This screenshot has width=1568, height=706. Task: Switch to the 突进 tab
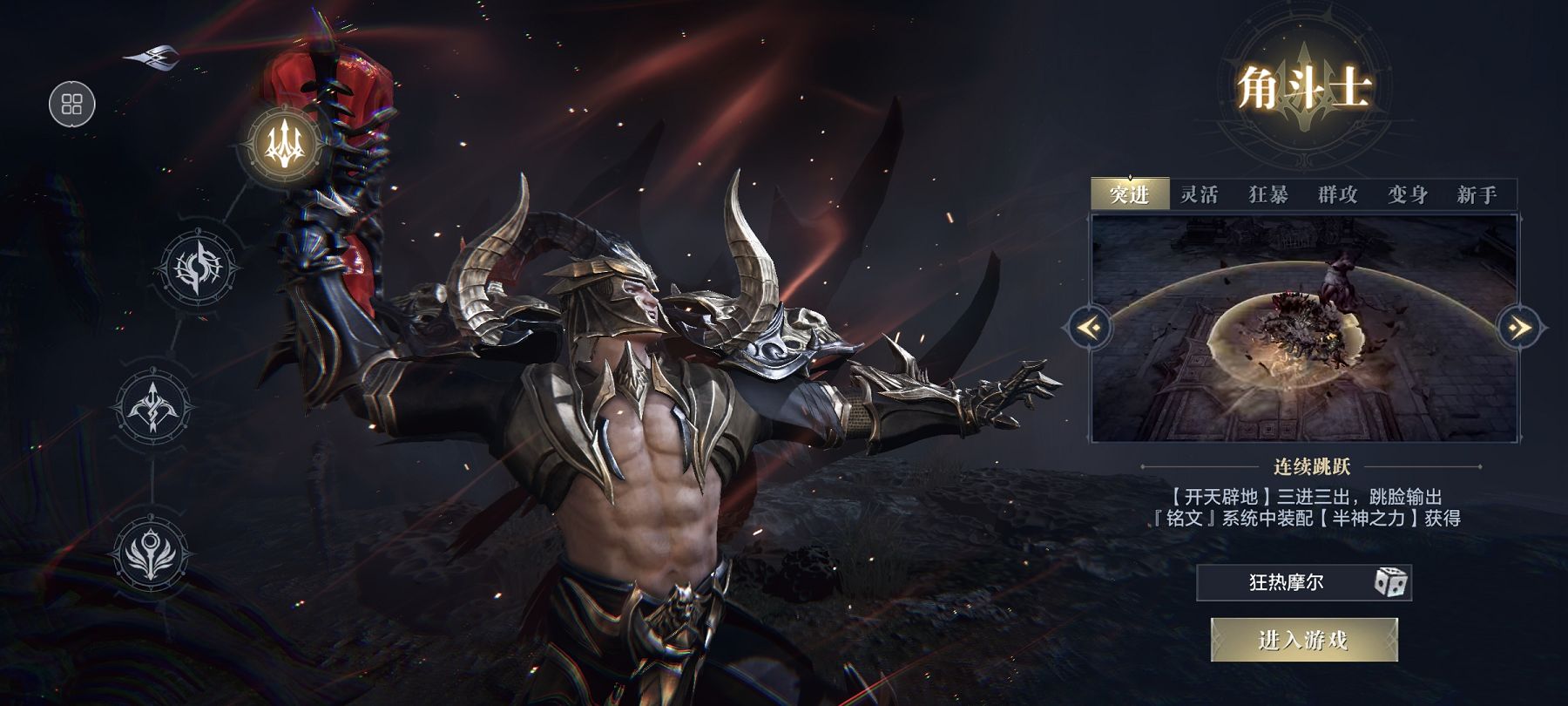pos(1130,194)
